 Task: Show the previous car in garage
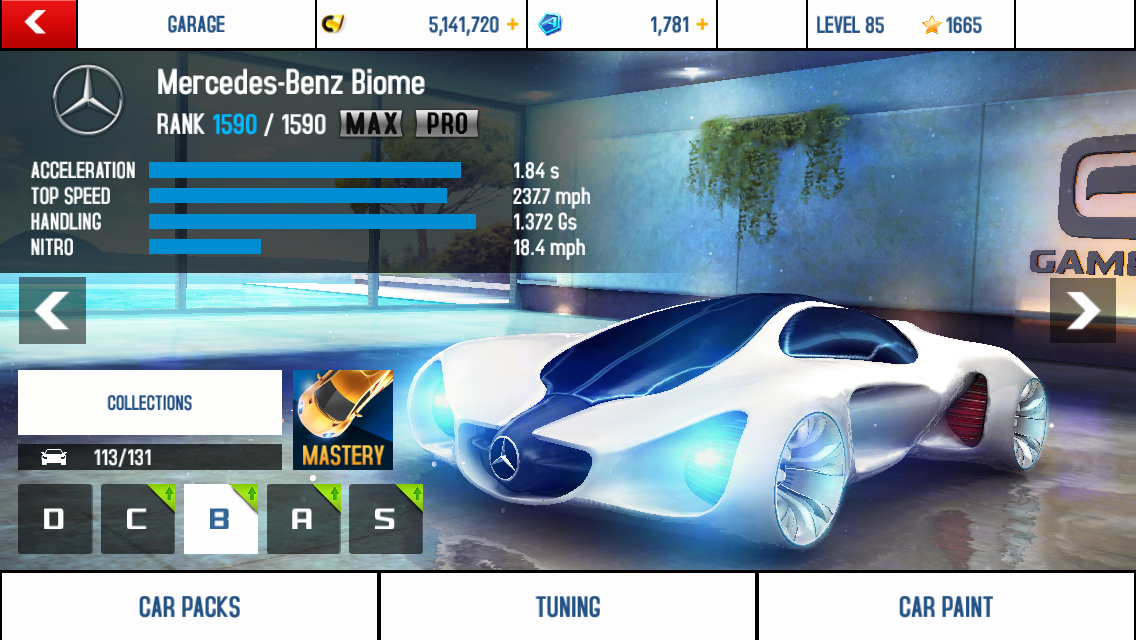click(52, 310)
